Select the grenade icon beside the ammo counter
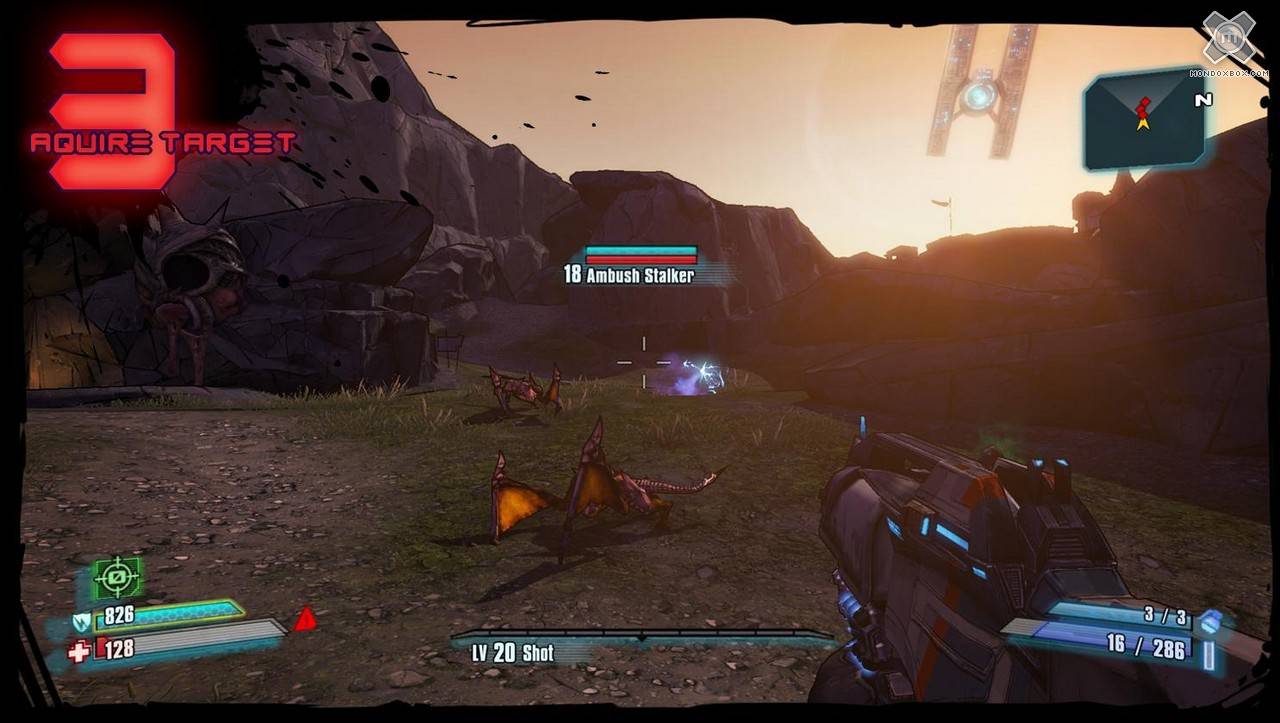The width and height of the screenshot is (1280, 723). (1212, 621)
